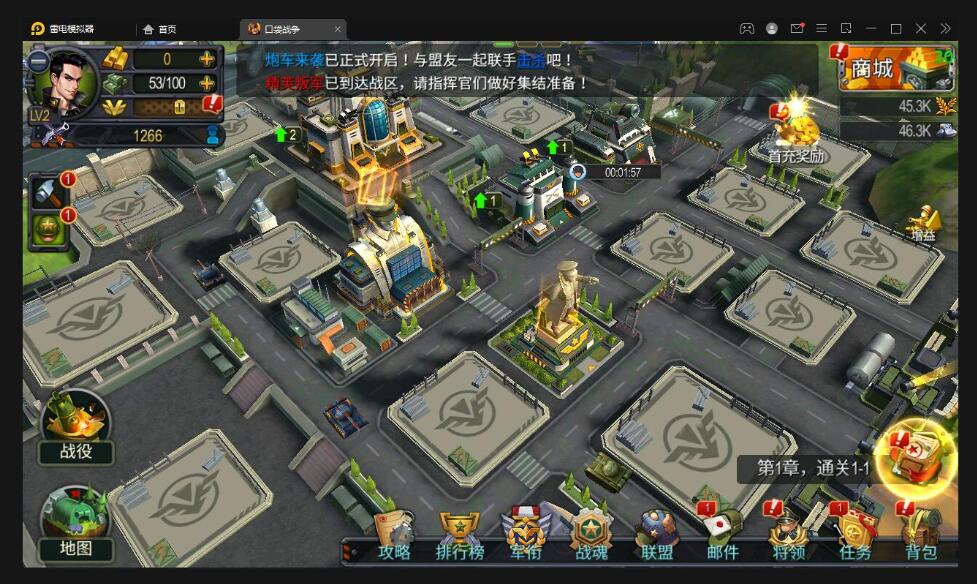The width and height of the screenshot is (977, 584).
Task: Check the 邮件 mail inbox
Action: [722, 536]
